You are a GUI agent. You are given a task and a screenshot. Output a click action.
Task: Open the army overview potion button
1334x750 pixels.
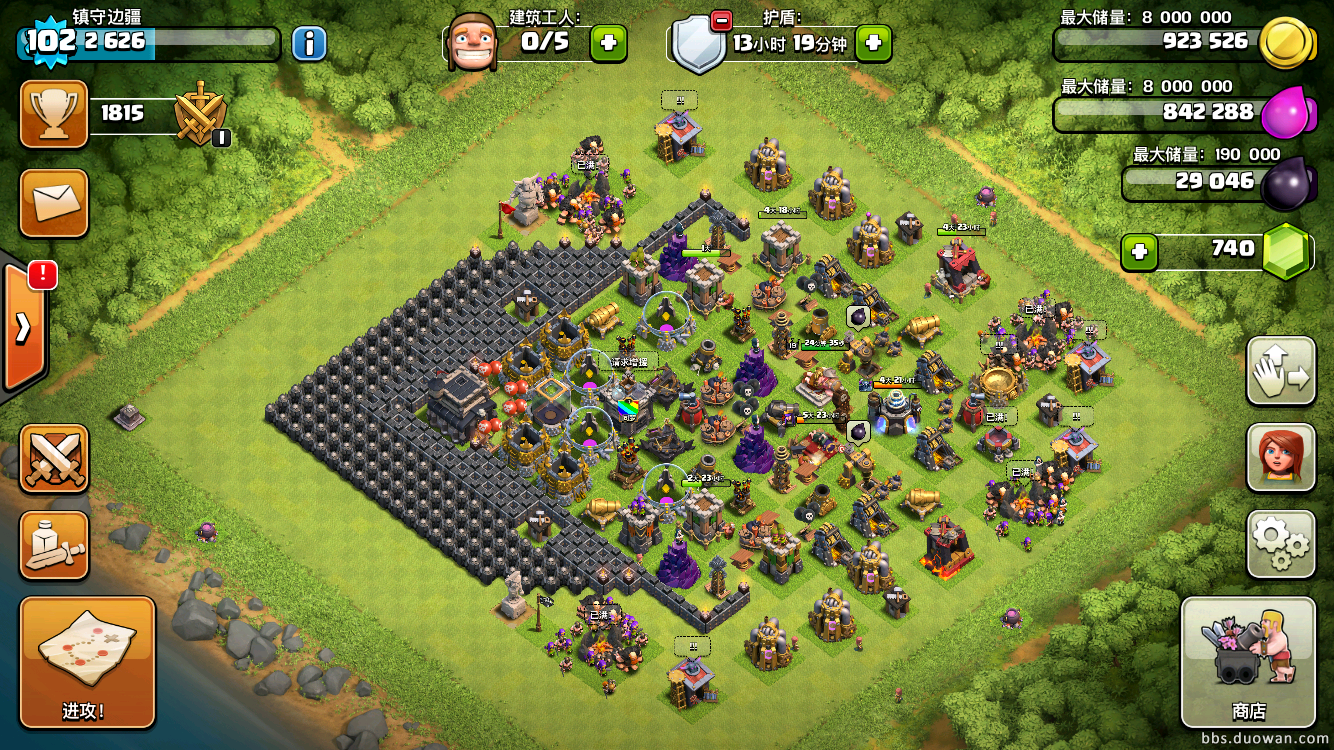click(x=54, y=545)
